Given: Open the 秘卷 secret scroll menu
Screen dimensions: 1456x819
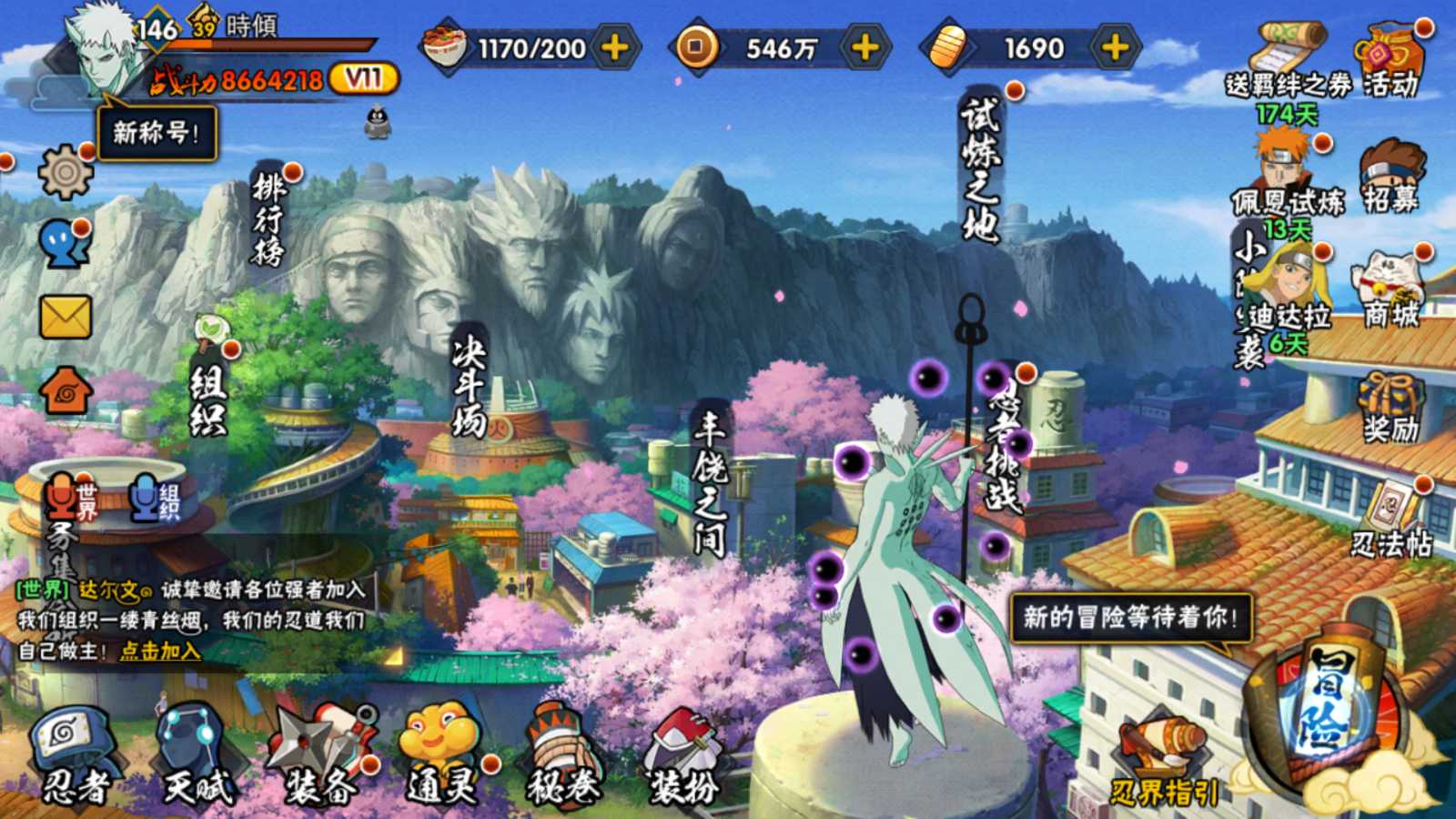Looking at the screenshot, I should (561, 755).
